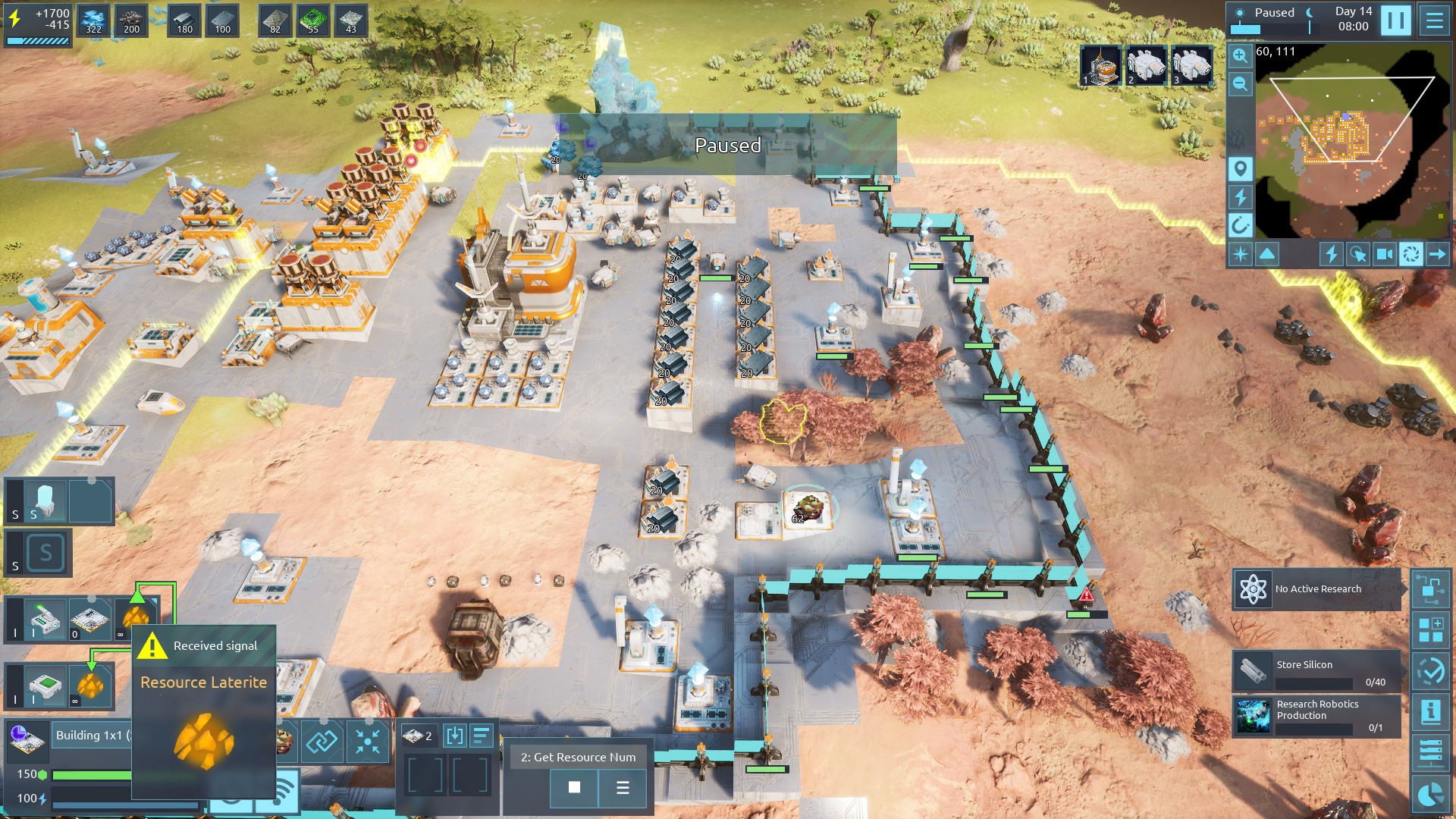This screenshot has height=819, width=1456.
Task: Open the pie chart statistics panel
Action: click(1430, 794)
